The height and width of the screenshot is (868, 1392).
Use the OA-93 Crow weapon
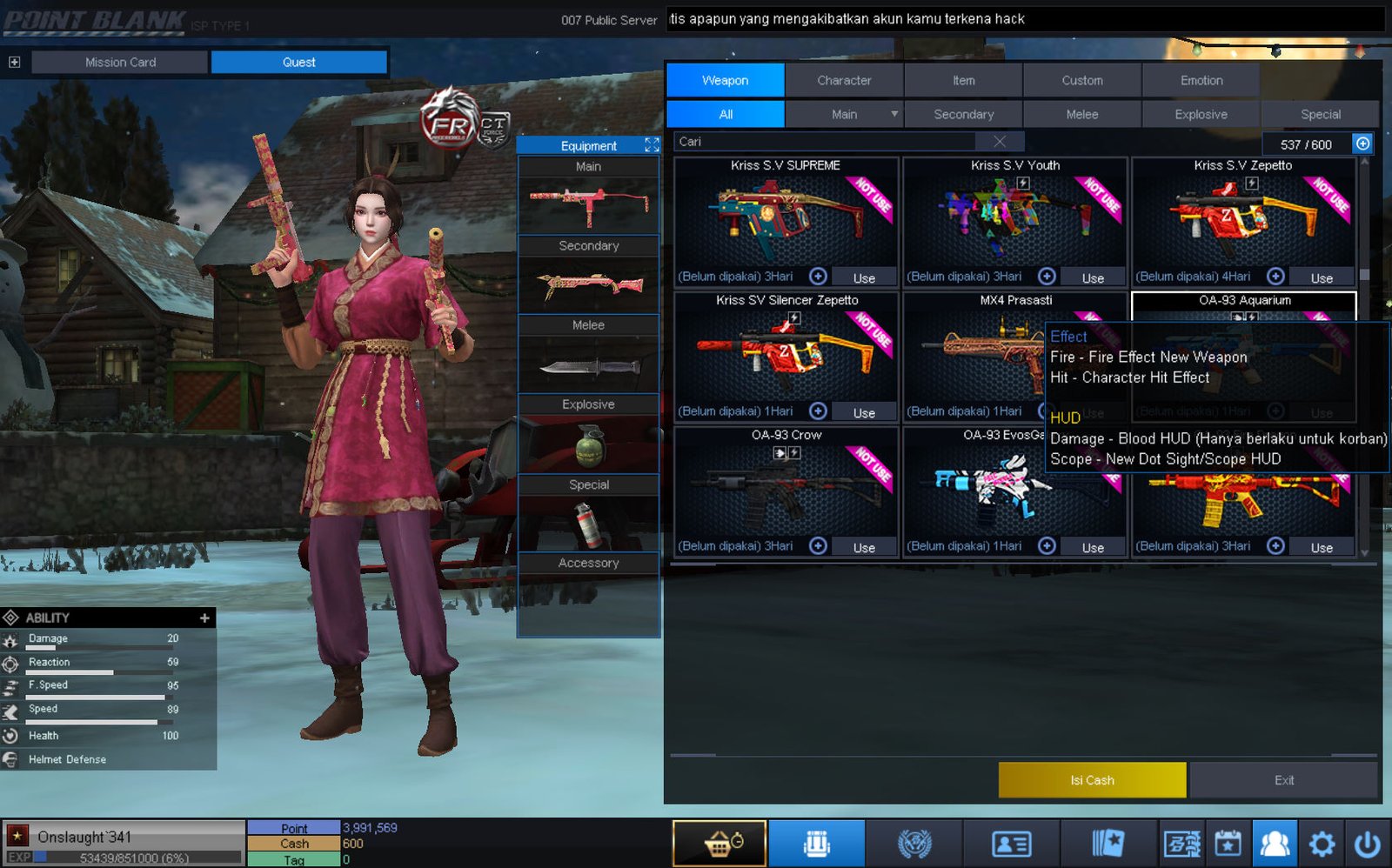tap(864, 547)
